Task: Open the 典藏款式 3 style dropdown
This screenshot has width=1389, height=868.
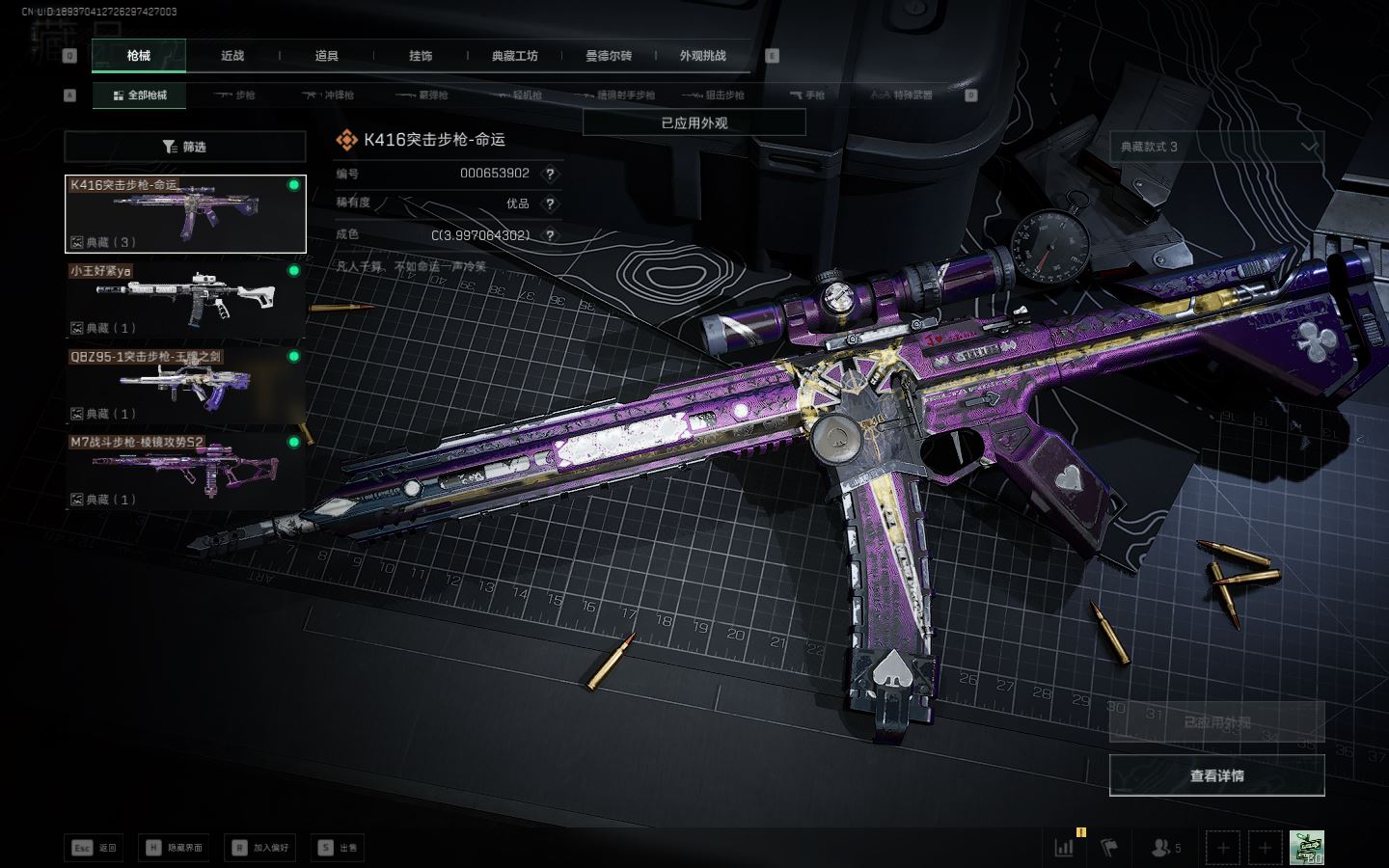Action: [x=1216, y=147]
